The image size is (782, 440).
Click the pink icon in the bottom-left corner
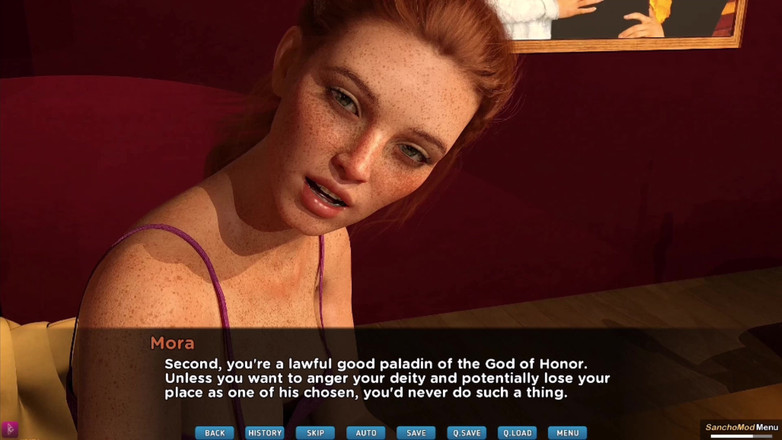[11, 430]
